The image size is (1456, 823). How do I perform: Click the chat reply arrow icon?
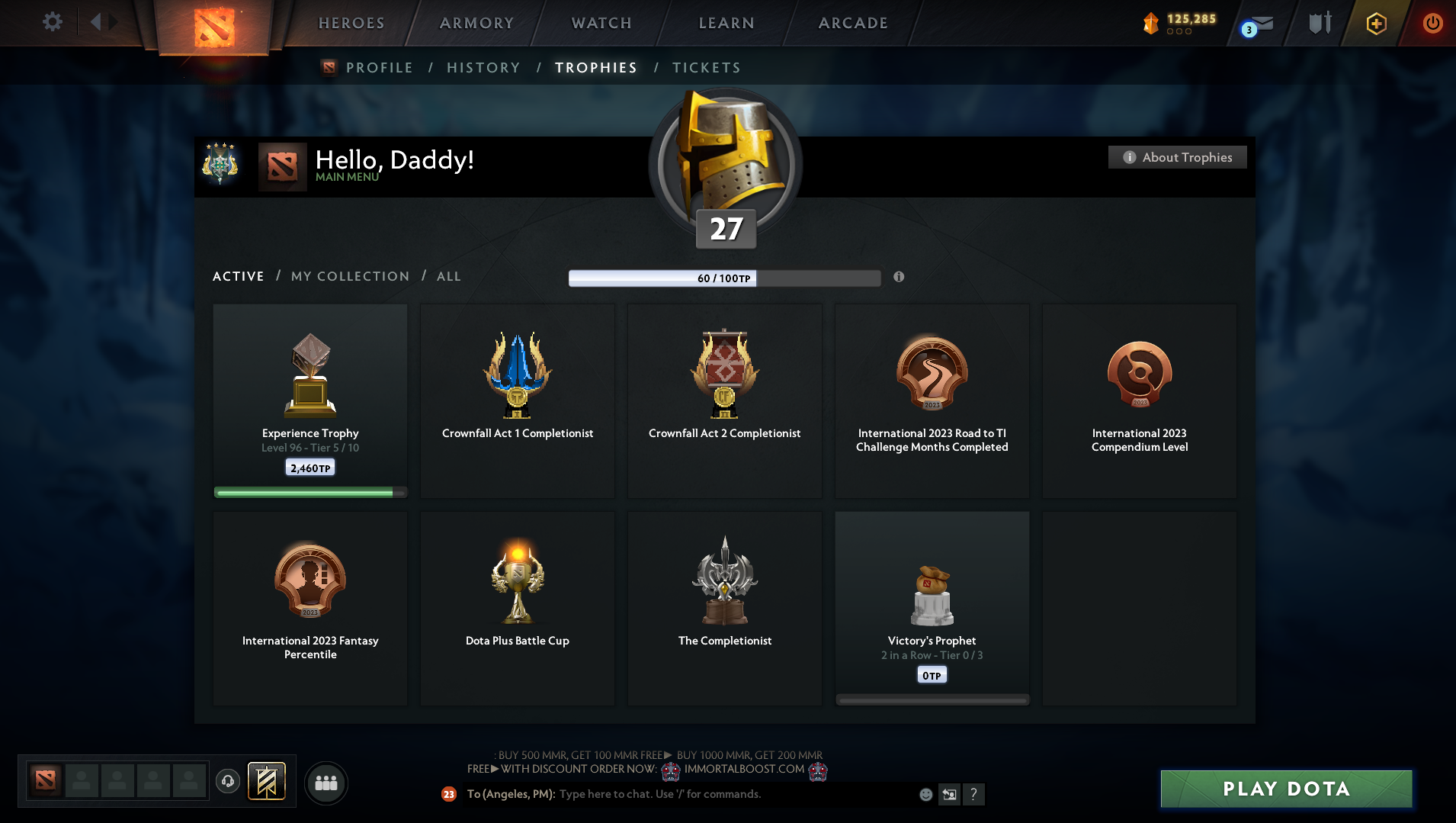[x=949, y=794]
